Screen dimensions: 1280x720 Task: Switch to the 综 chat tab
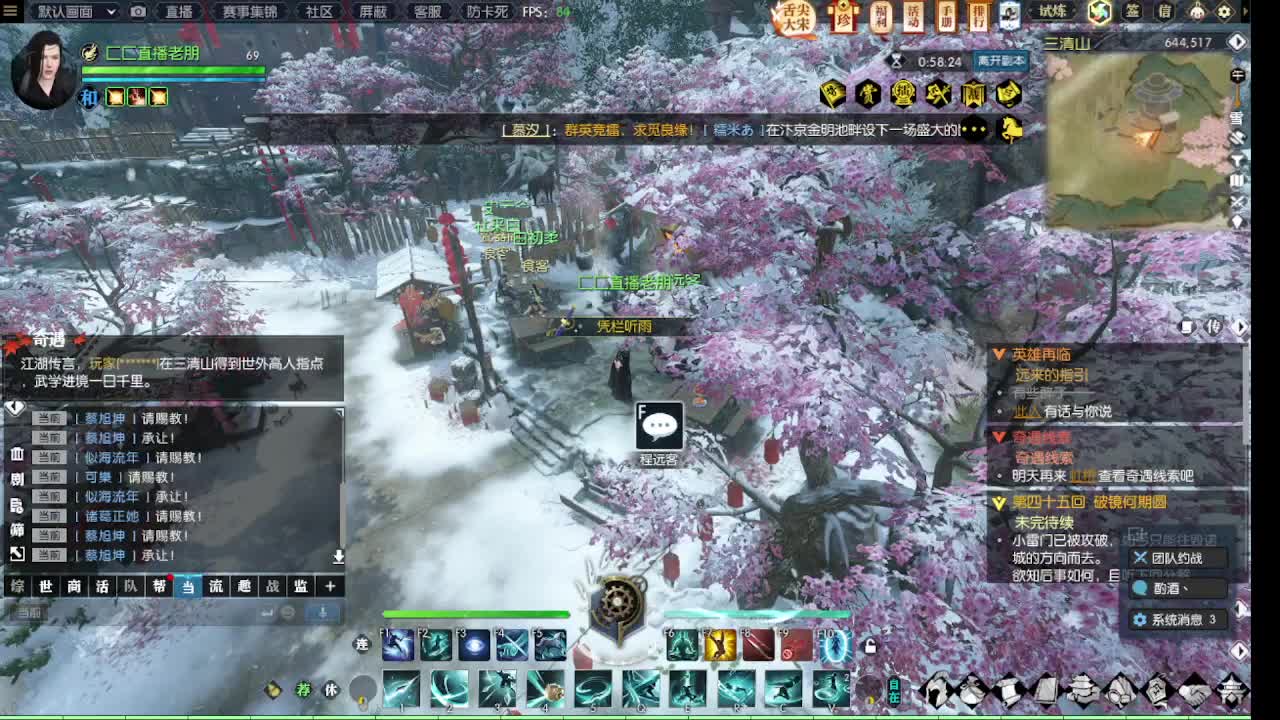14,585
